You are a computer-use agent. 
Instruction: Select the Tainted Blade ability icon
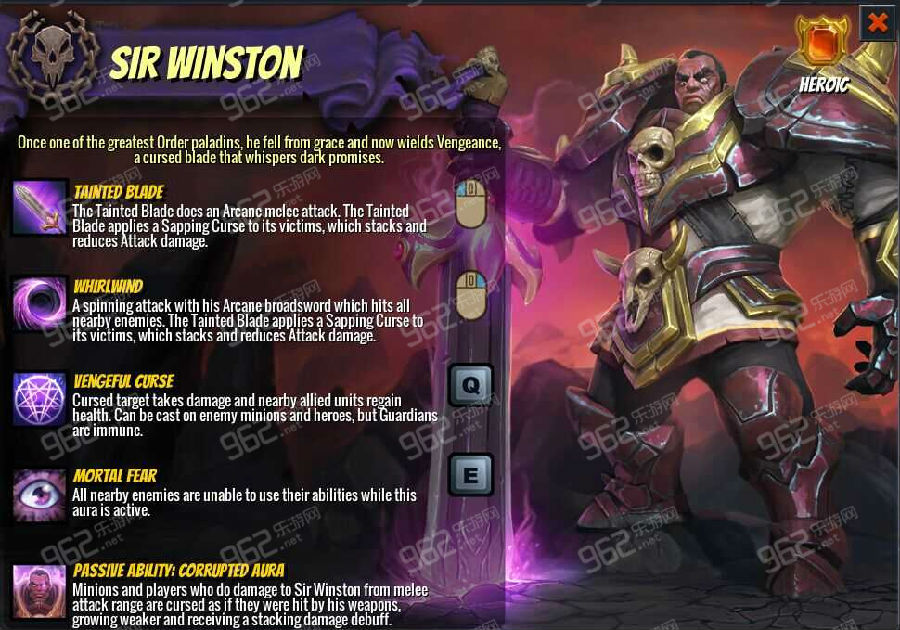(39, 208)
